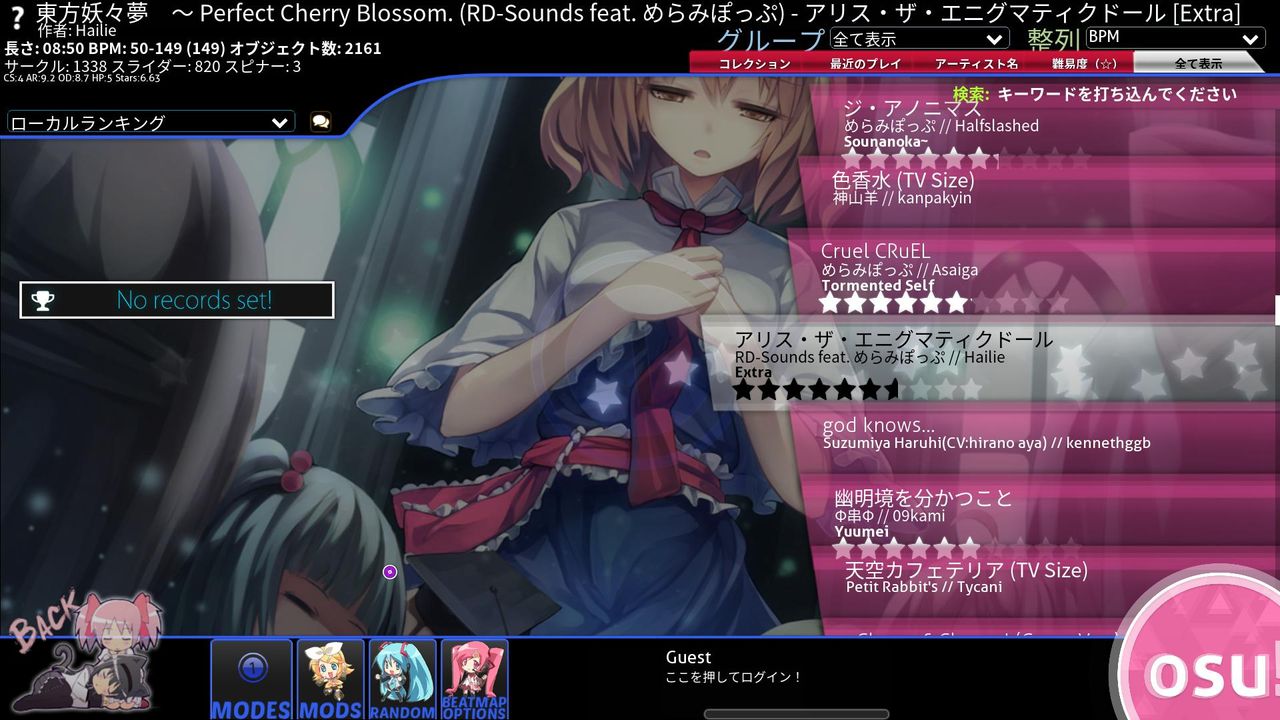
Task: Select the 難易度（☆）sorting tab
Action: (1085, 62)
